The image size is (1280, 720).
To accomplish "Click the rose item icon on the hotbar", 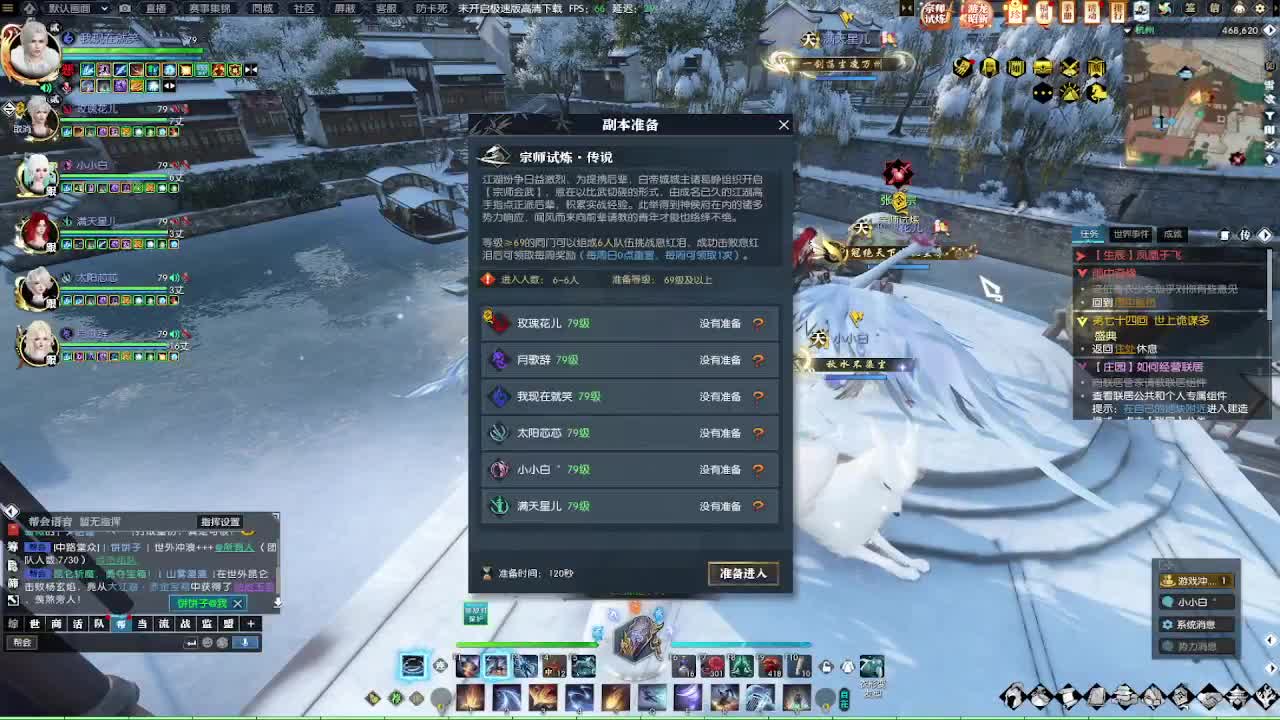I will (713, 666).
